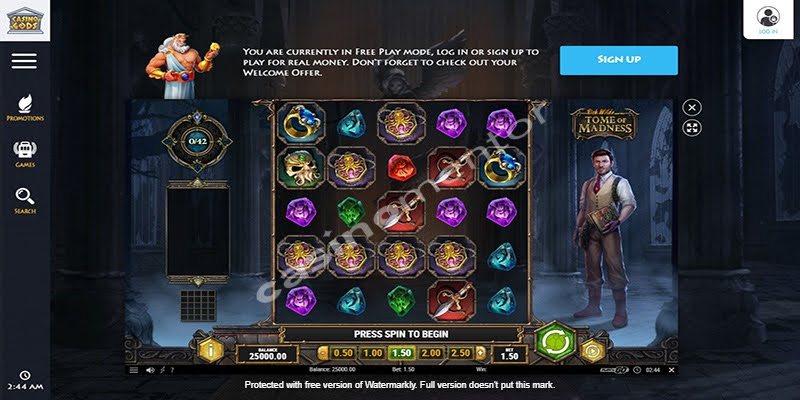The width and height of the screenshot is (800, 400).
Task: Choose the 1.00 bet option
Action: (x=372, y=353)
